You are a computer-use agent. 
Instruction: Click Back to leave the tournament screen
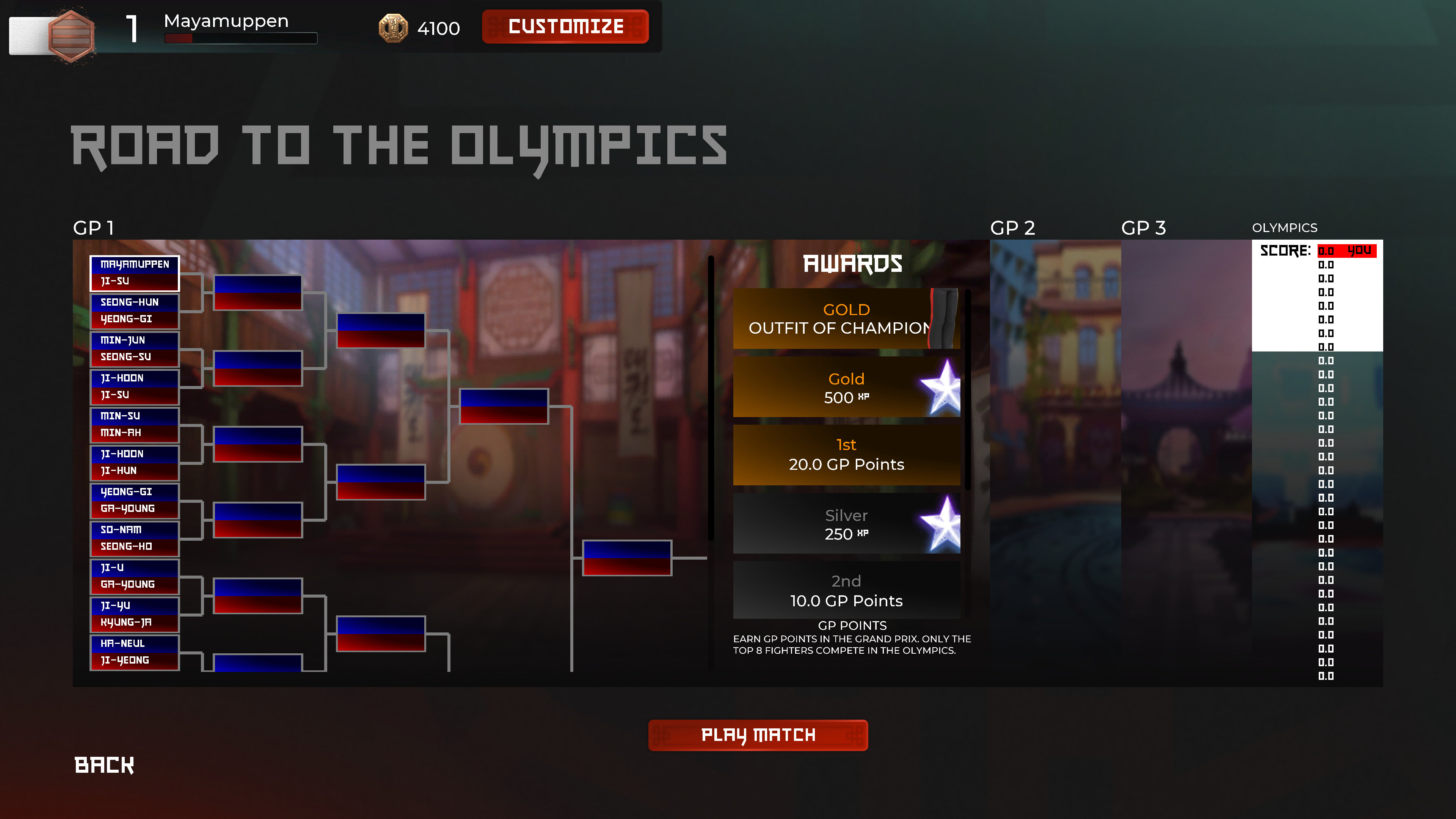pos(104,766)
